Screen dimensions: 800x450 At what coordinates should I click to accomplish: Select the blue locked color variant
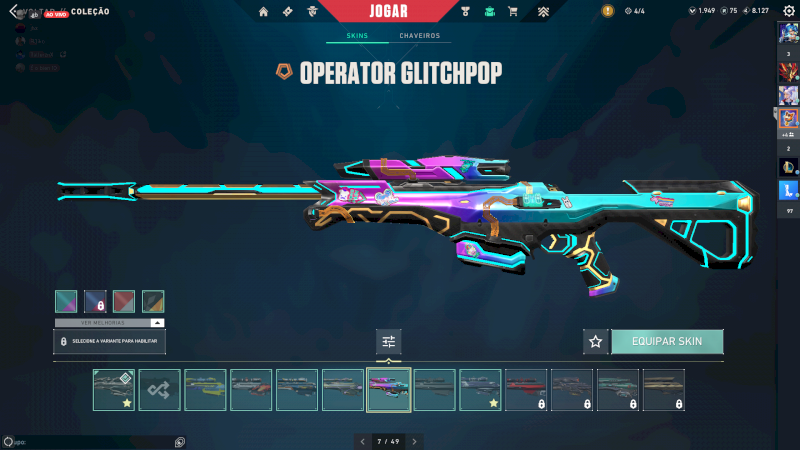(x=95, y=301)
